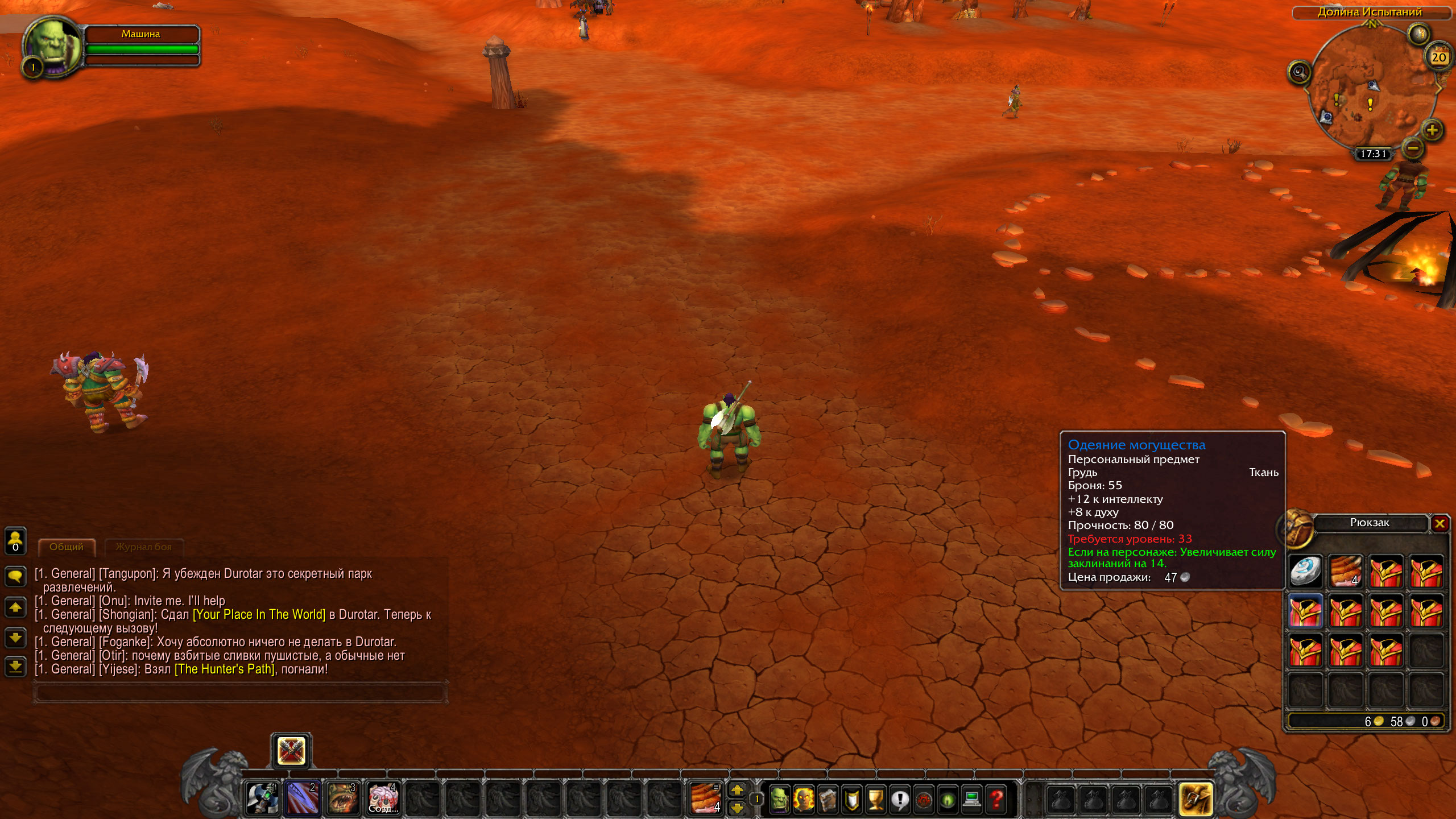
Task: Open the help red question mark button
Action: [x=996, y=799]
